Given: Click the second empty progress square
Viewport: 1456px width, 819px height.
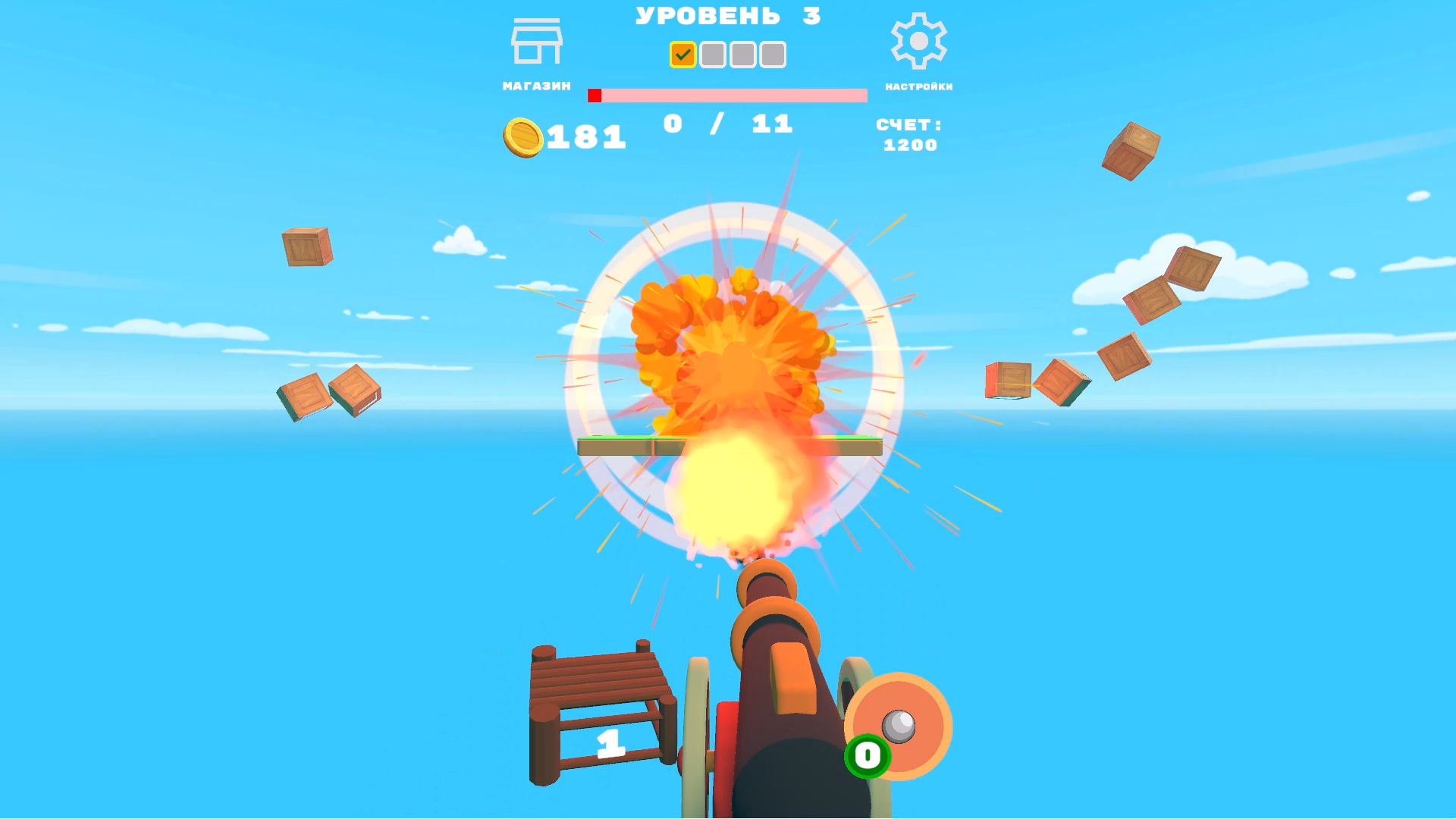Looking at the screenshot, I should pos(711,54).
